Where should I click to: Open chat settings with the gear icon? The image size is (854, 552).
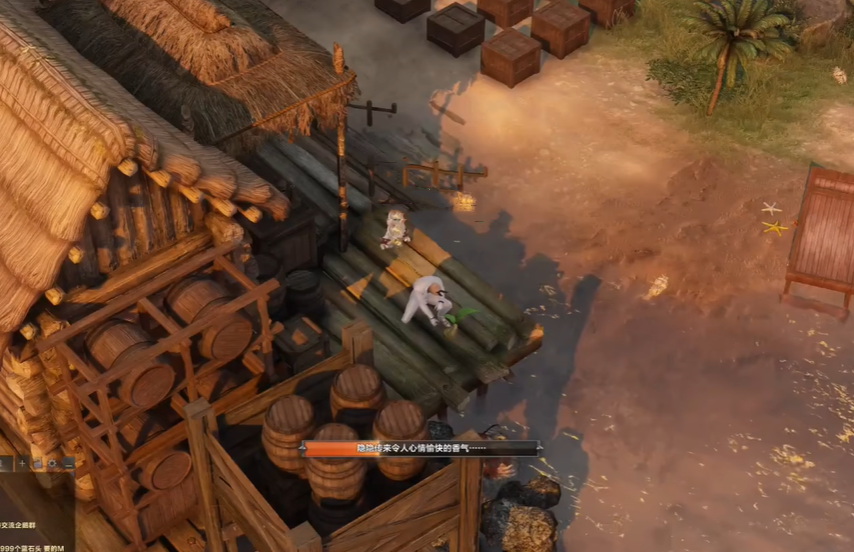pos(52,464)
